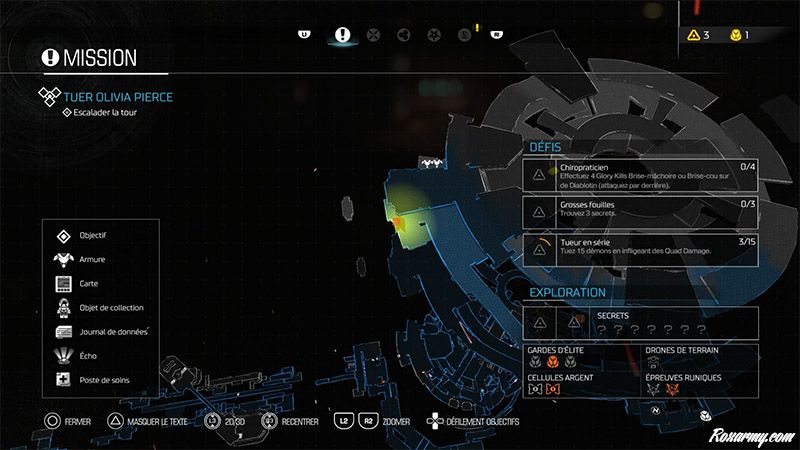This screenshot has height=450, width=800.
Task: Pick the Objet de collection legend entry
Action: click(111, 308)
